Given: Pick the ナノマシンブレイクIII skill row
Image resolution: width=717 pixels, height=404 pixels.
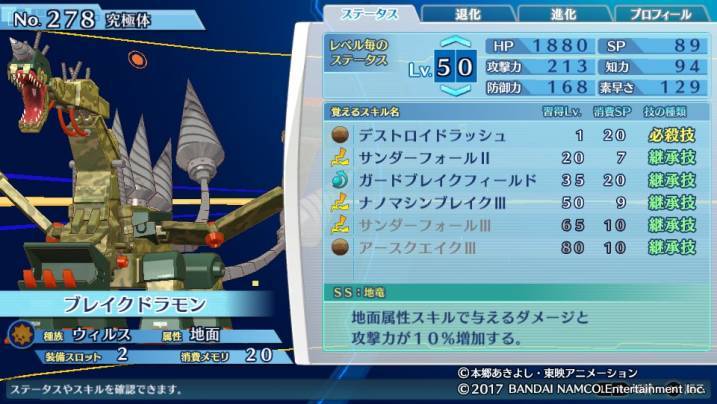Looking at the screenshot, I should [x=514, y=203].
